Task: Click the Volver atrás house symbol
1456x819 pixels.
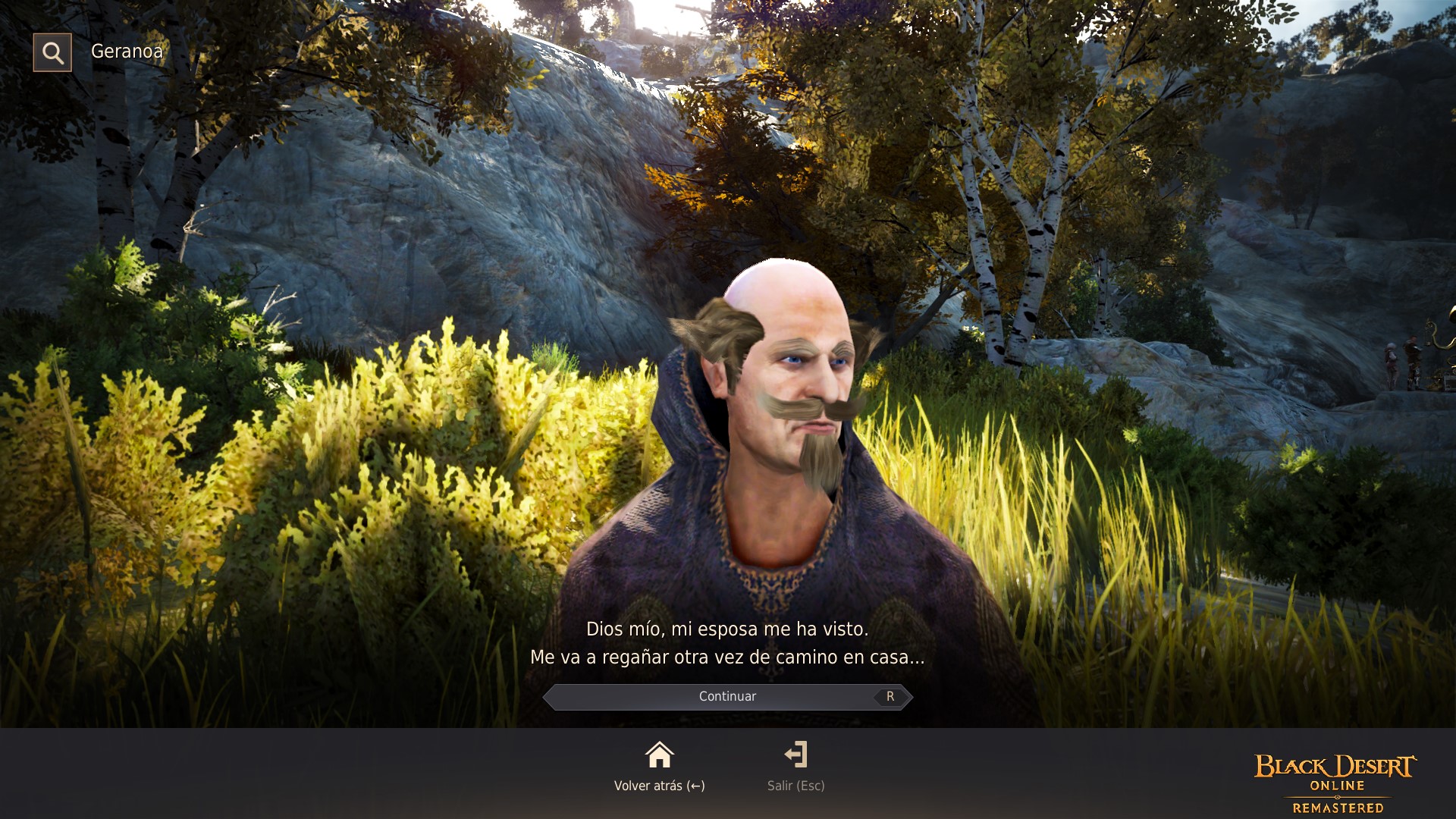Action: tap(659, 755)
